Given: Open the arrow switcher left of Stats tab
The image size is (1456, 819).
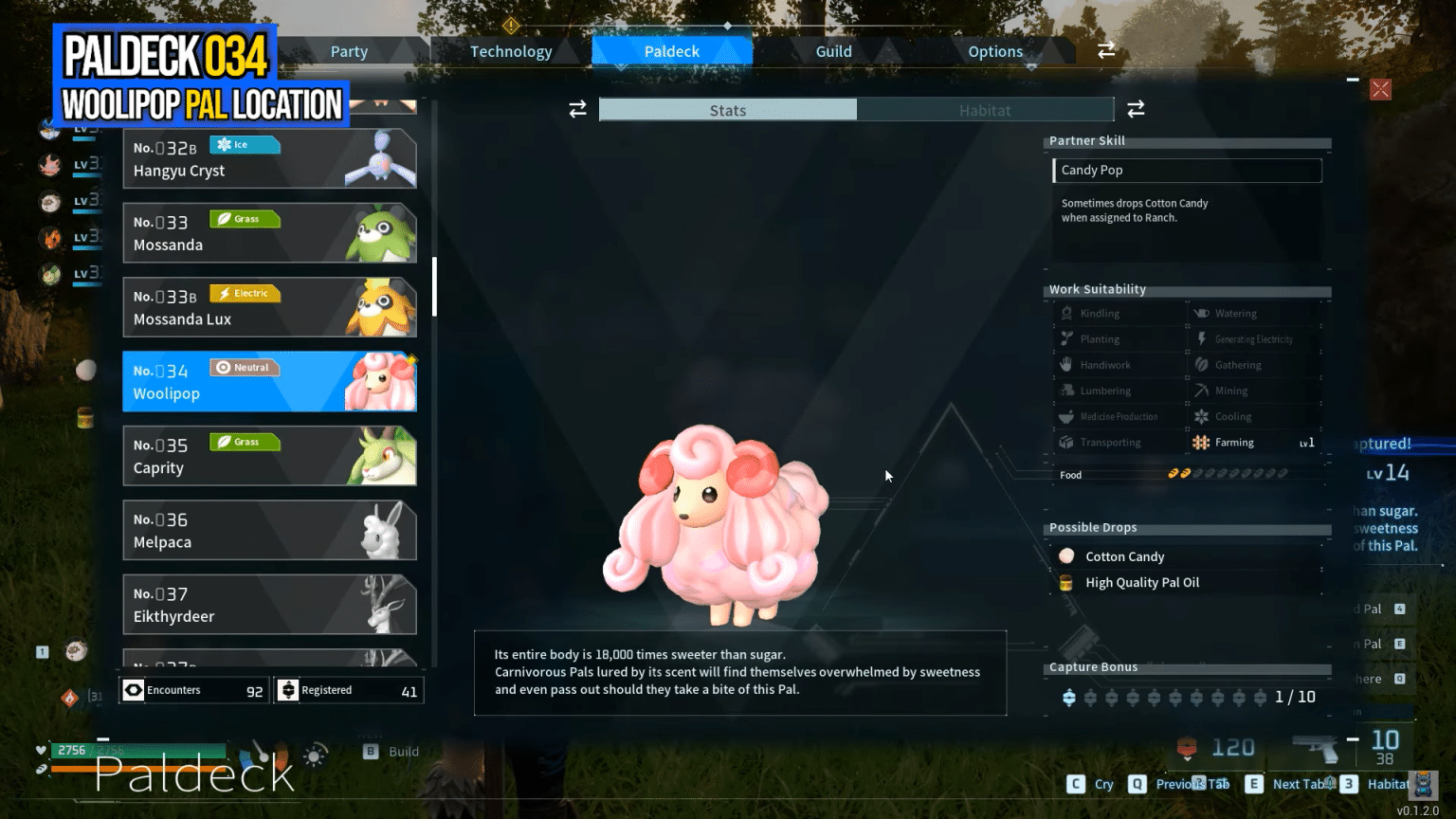Looking at the screenshot, I should 578,109.
